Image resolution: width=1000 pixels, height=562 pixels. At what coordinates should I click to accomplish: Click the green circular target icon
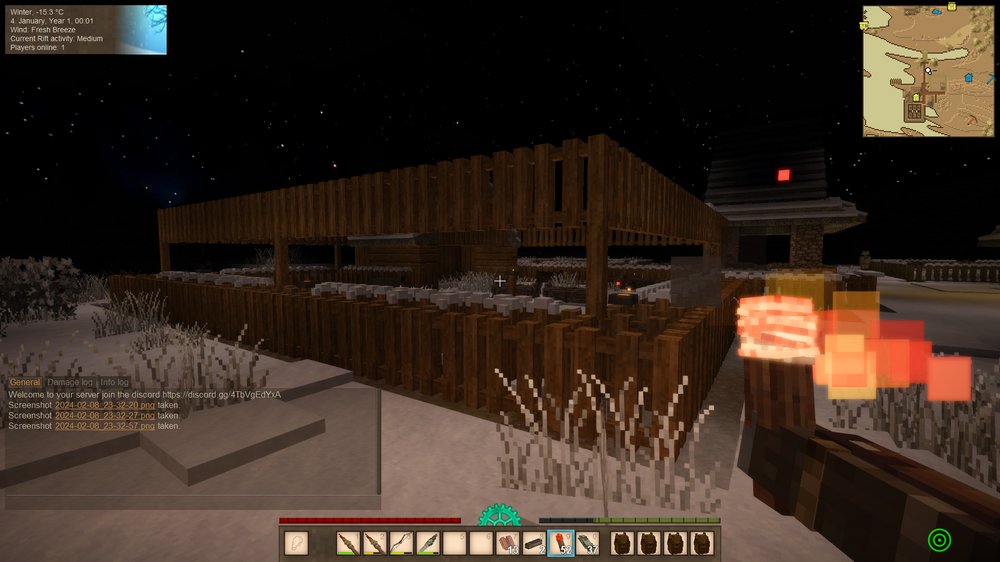[x=939, y=540]
